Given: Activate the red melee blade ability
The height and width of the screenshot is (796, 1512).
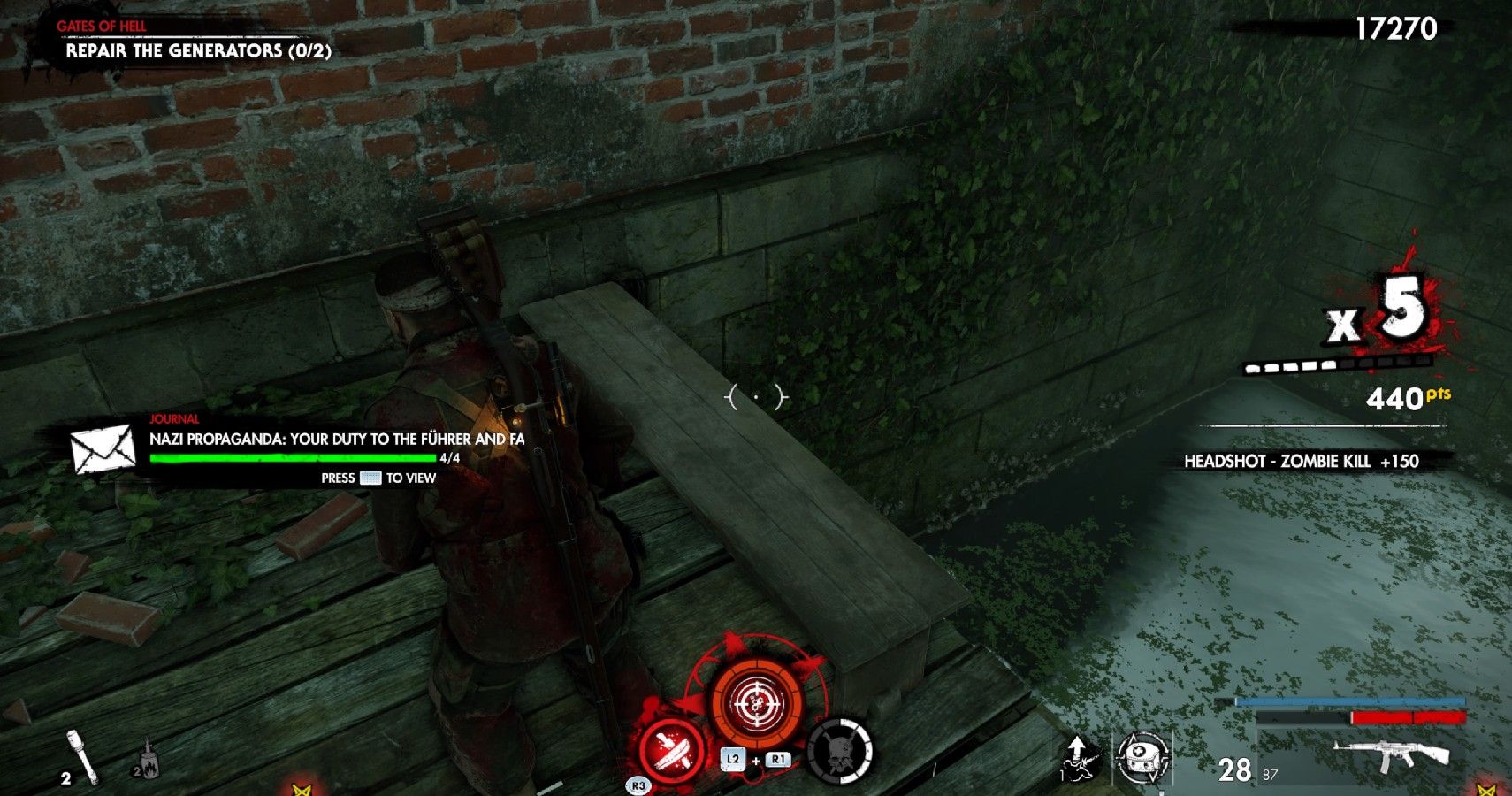Looking at the screenshot, I should click(x=671, y=748).
